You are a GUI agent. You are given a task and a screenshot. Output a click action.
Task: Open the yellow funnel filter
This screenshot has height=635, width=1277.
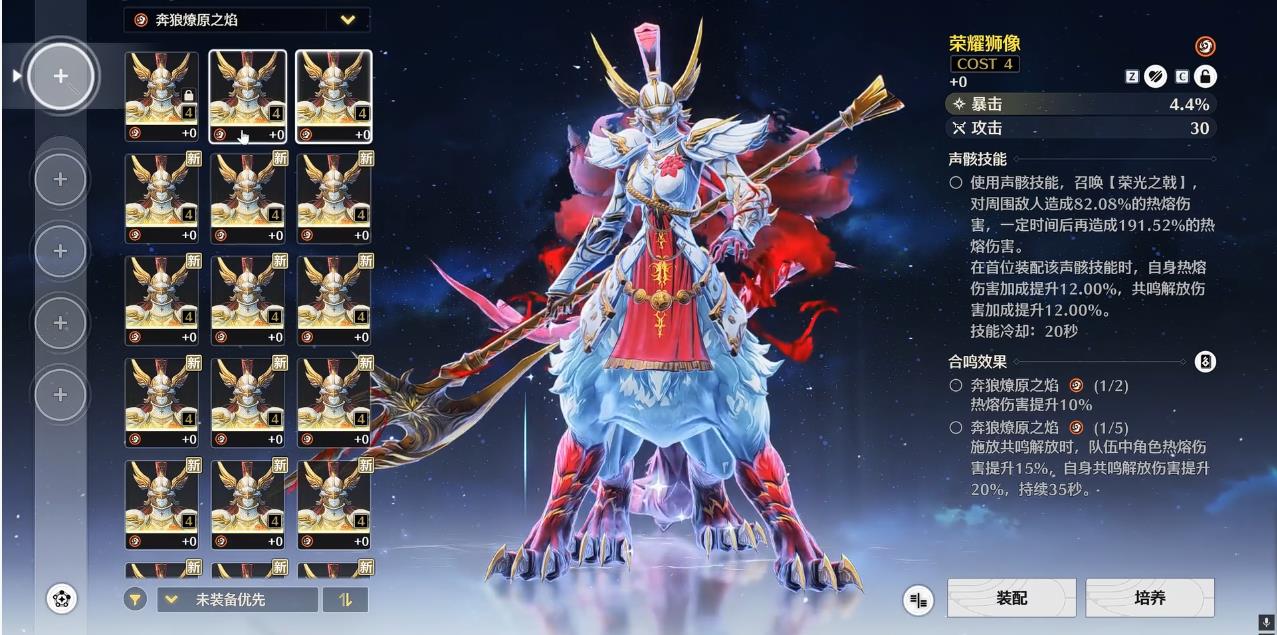(x=136, y=600)
